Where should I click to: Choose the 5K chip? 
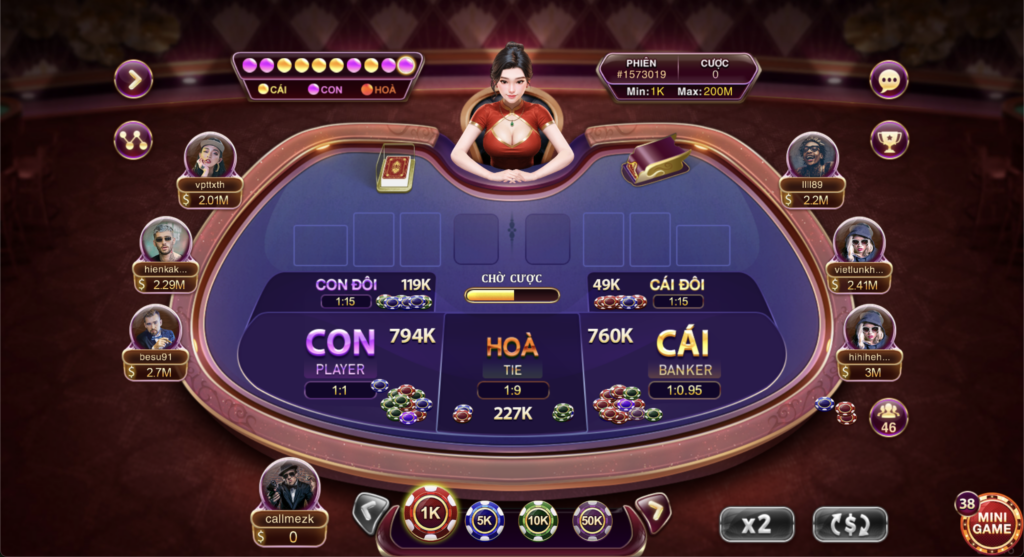[485, 519]
